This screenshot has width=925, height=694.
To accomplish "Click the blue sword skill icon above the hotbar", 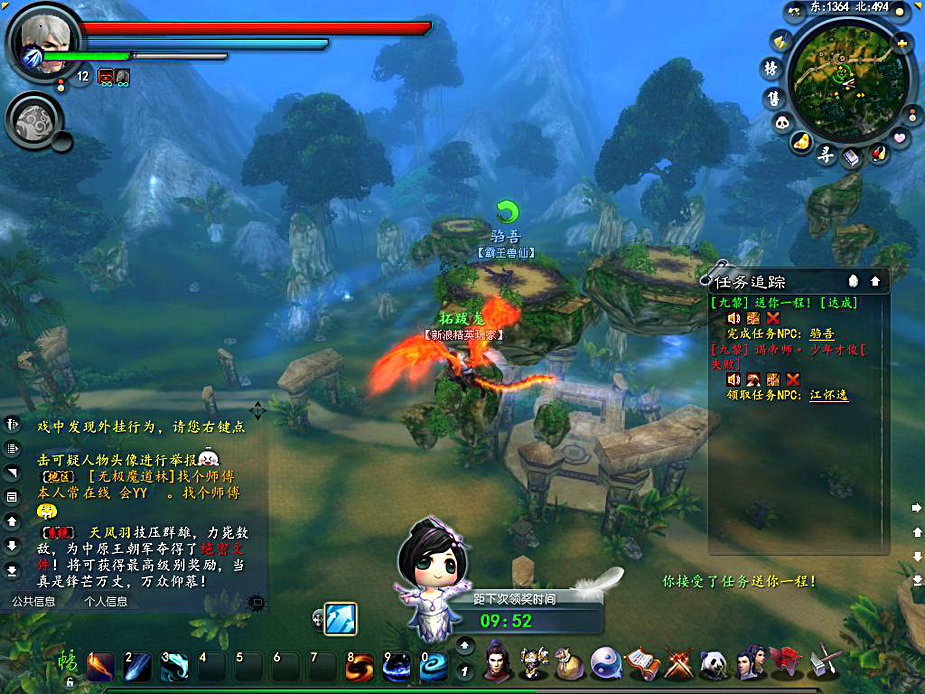I will (341, 618).
